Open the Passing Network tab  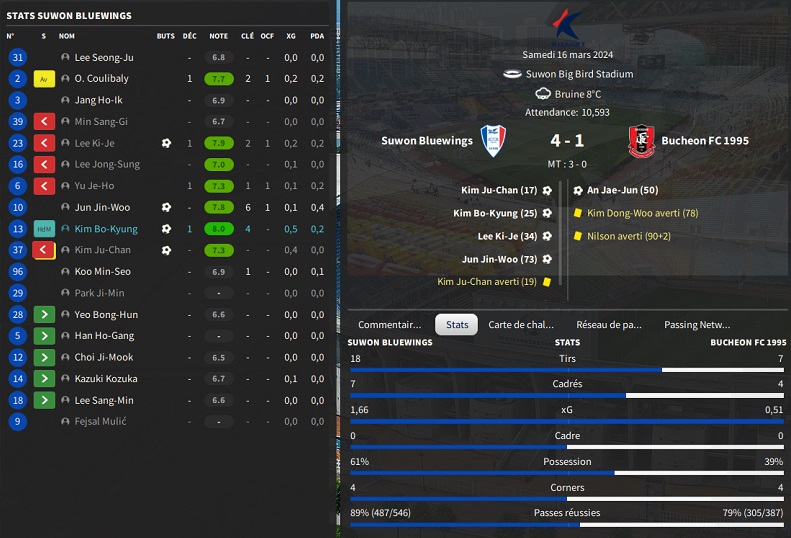coord(697,324)
